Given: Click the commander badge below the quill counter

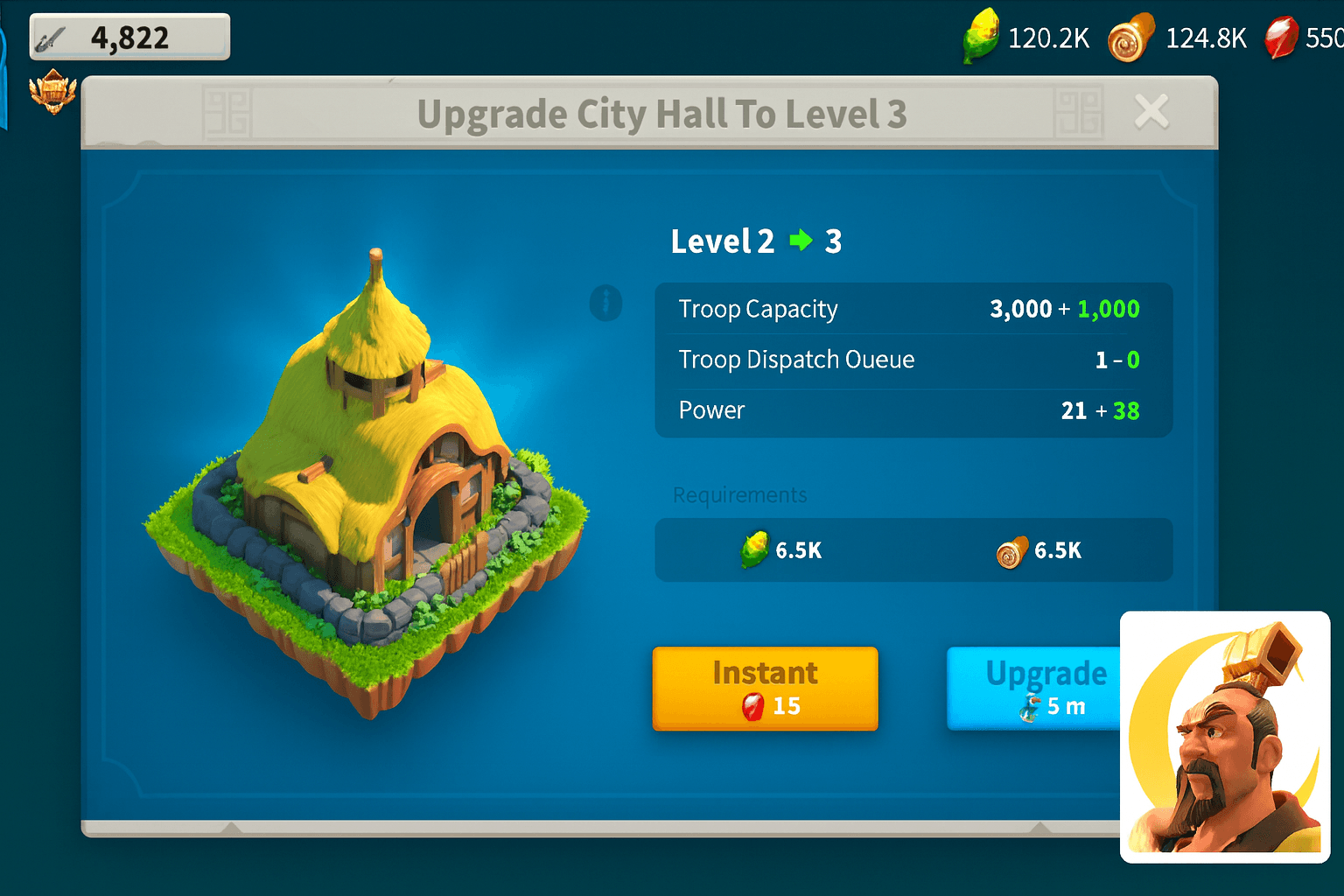Looking at the screenshot, I should [52, 94].
